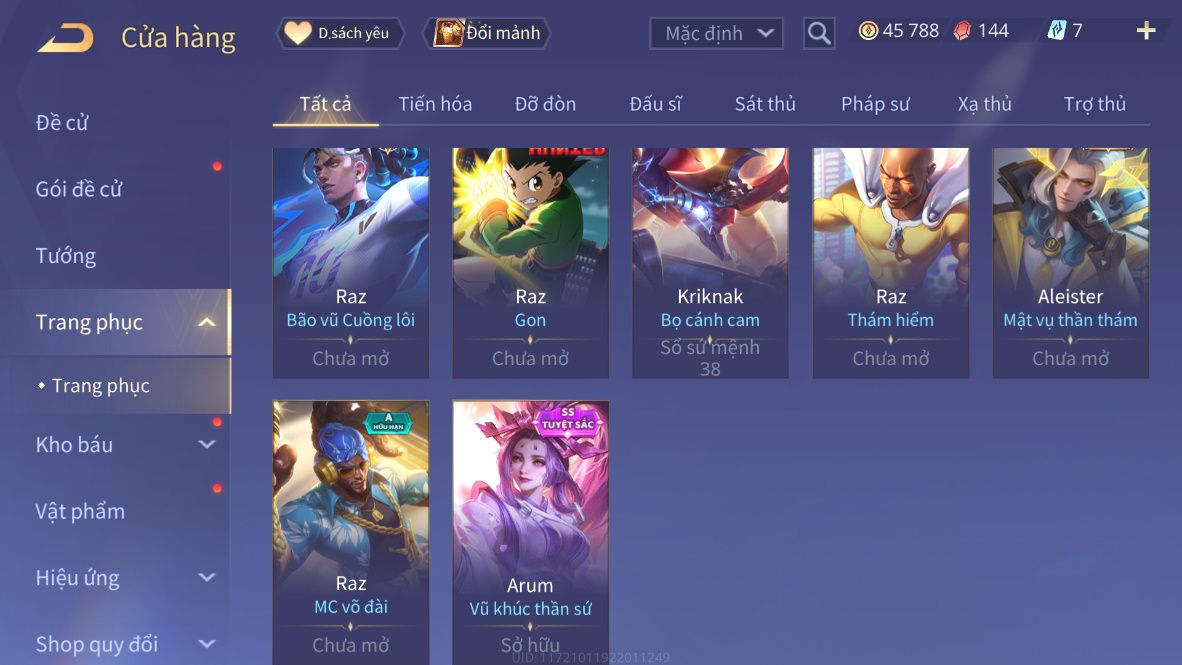Switch to the Tiến hóa tab
The height and width of the screenshot is (665, 1182).
pos(435,104)
